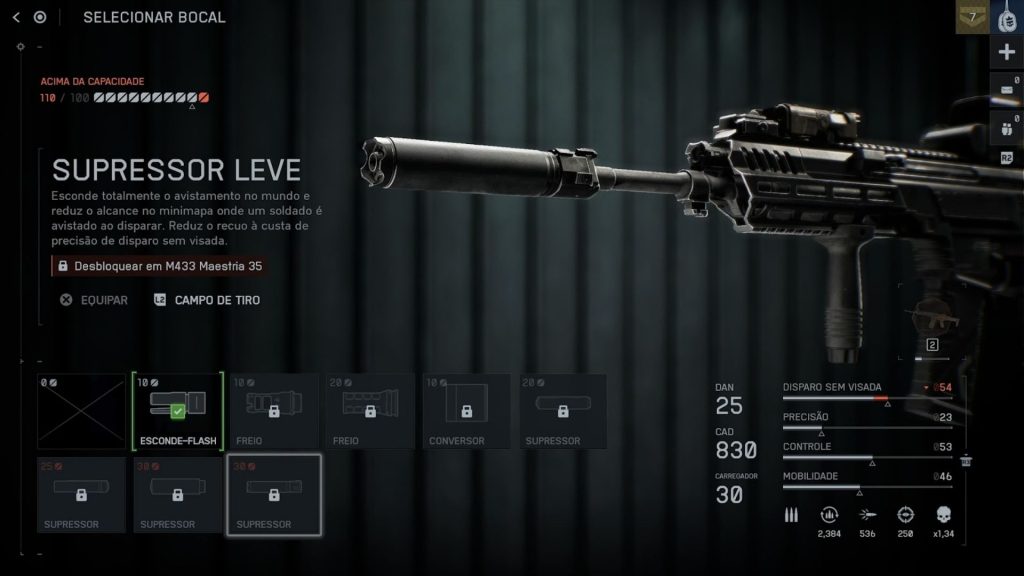1024x576 pixels.
Task: Equip the Supressor Leve with Equipar
Action: coord(93,300)
